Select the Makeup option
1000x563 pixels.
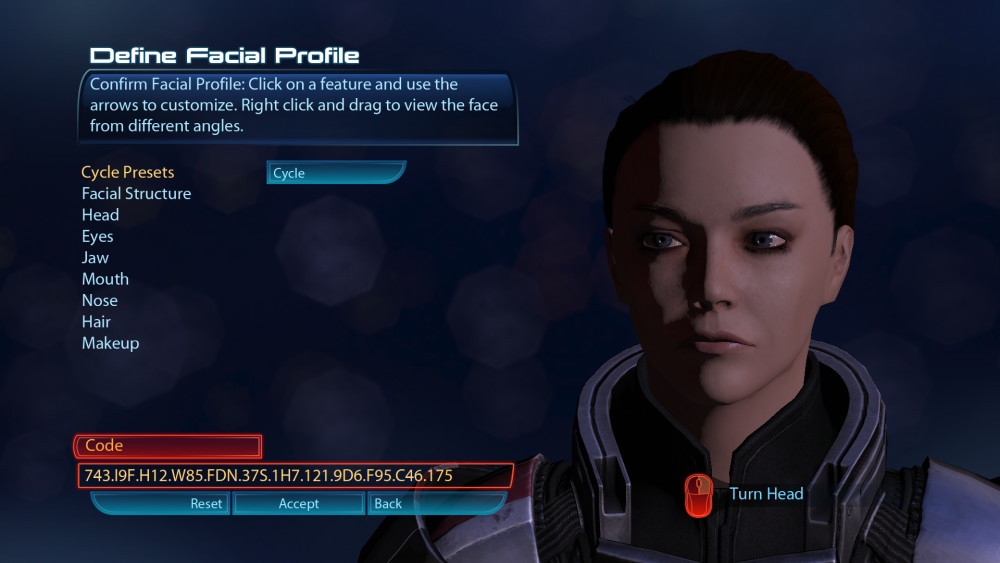point(110,343)
